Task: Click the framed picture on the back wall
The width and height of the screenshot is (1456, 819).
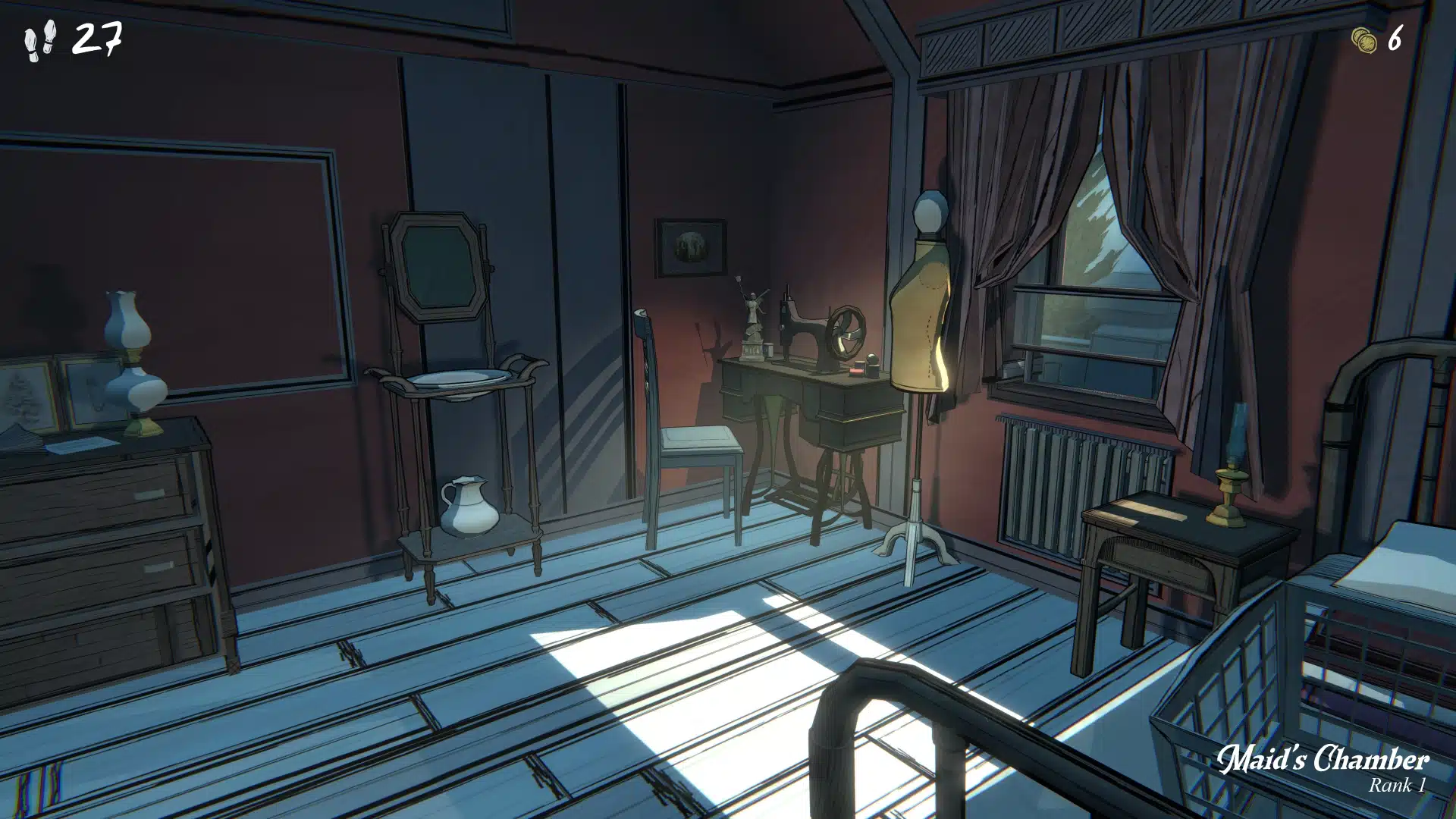Action: (x=692, y=246)
